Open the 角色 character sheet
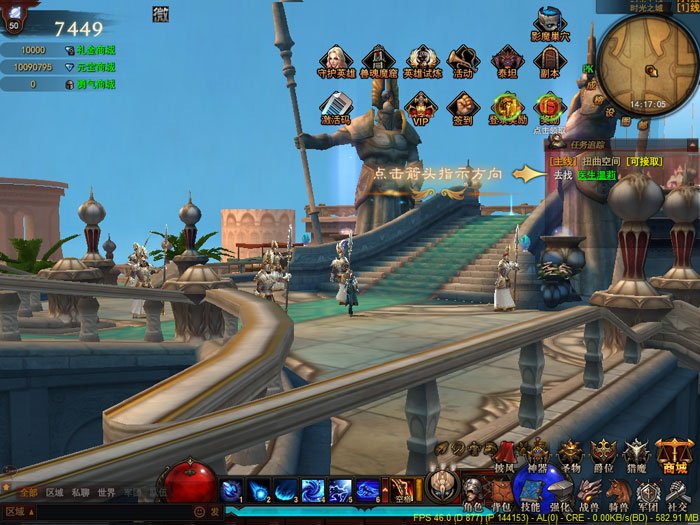 click(472, 494)
